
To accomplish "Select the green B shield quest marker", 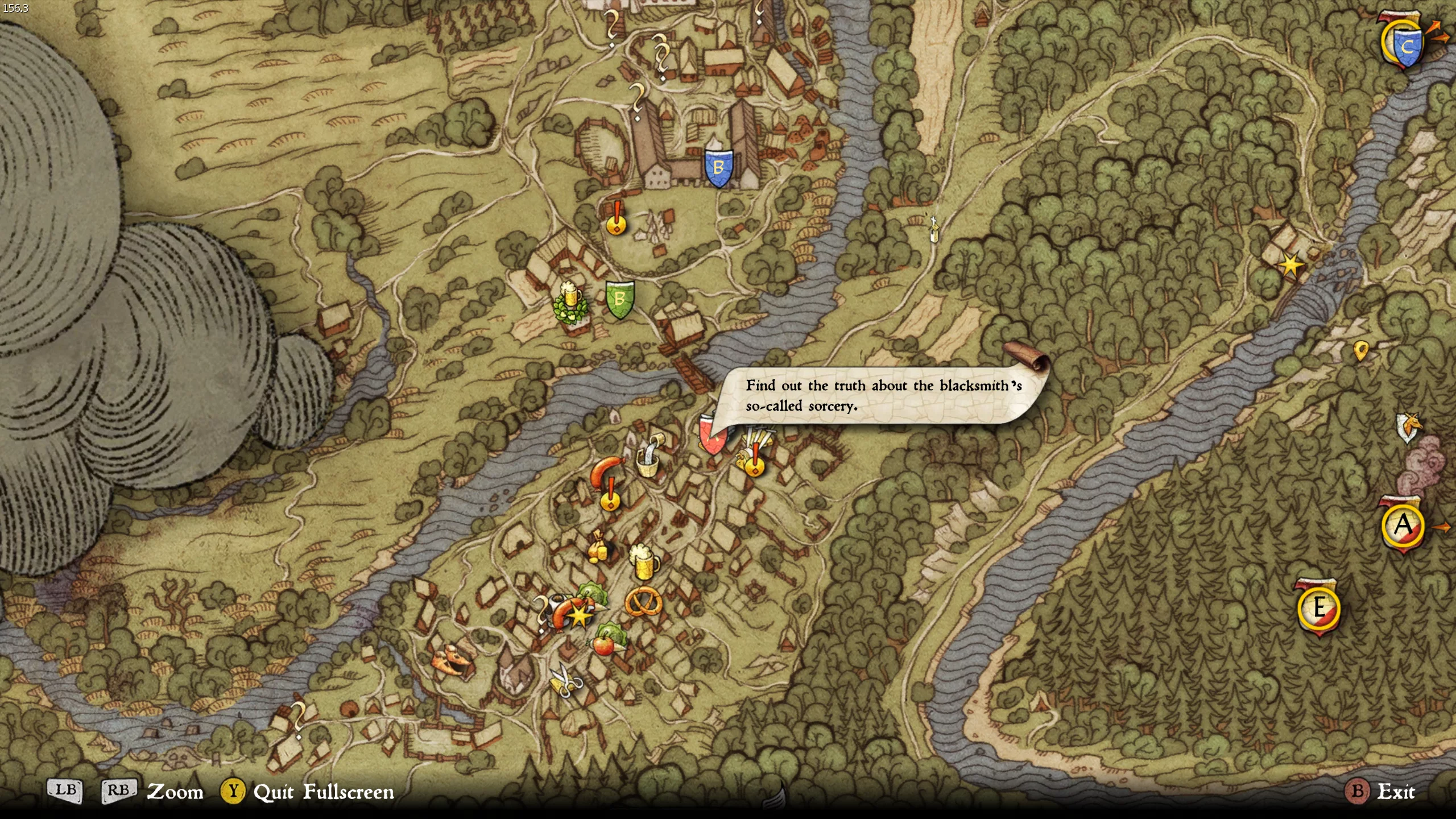I will click(x=619, y=299).
